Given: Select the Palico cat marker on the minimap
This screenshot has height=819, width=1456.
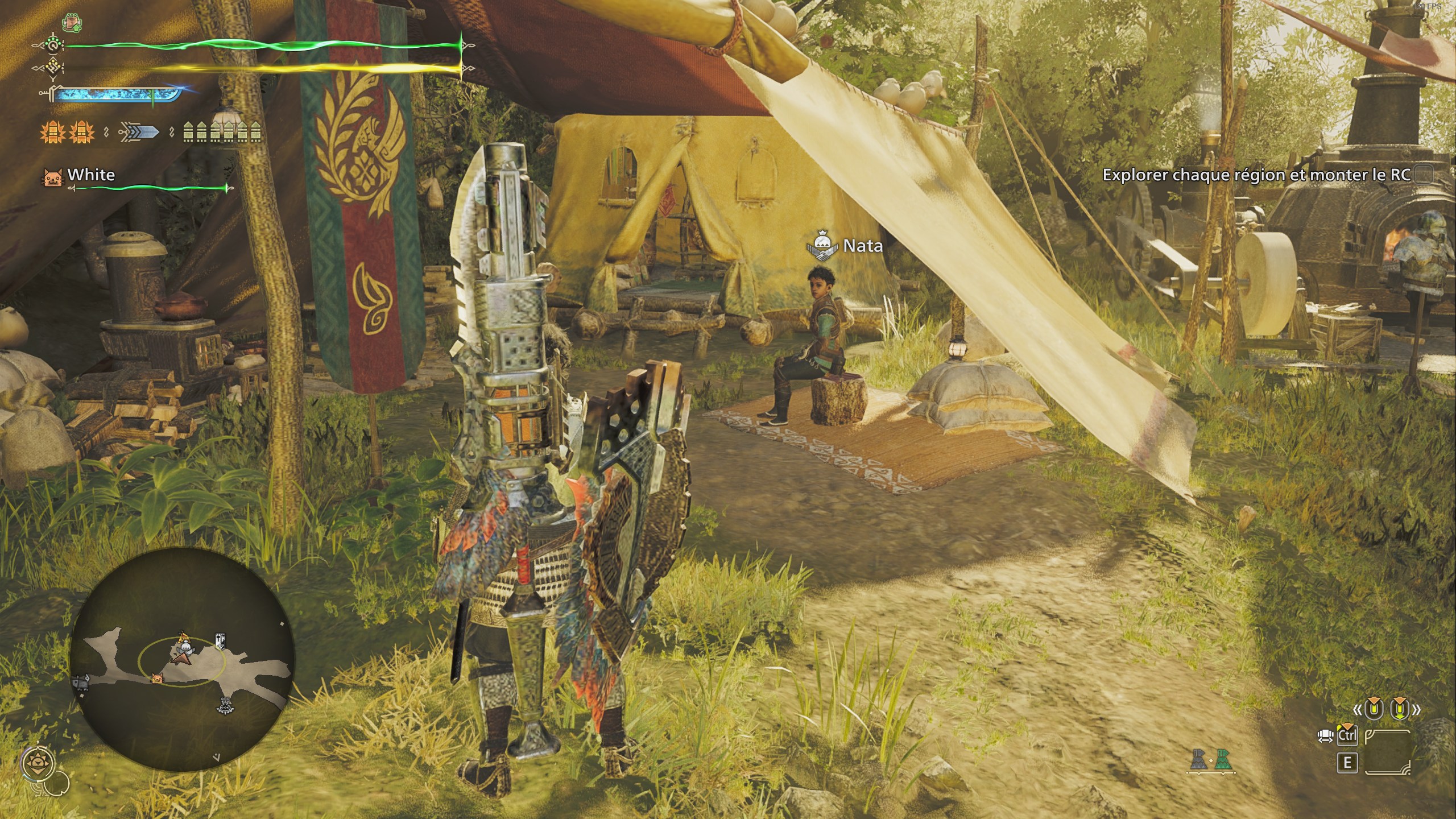Looking at the screenshot, I should point(157,679).
